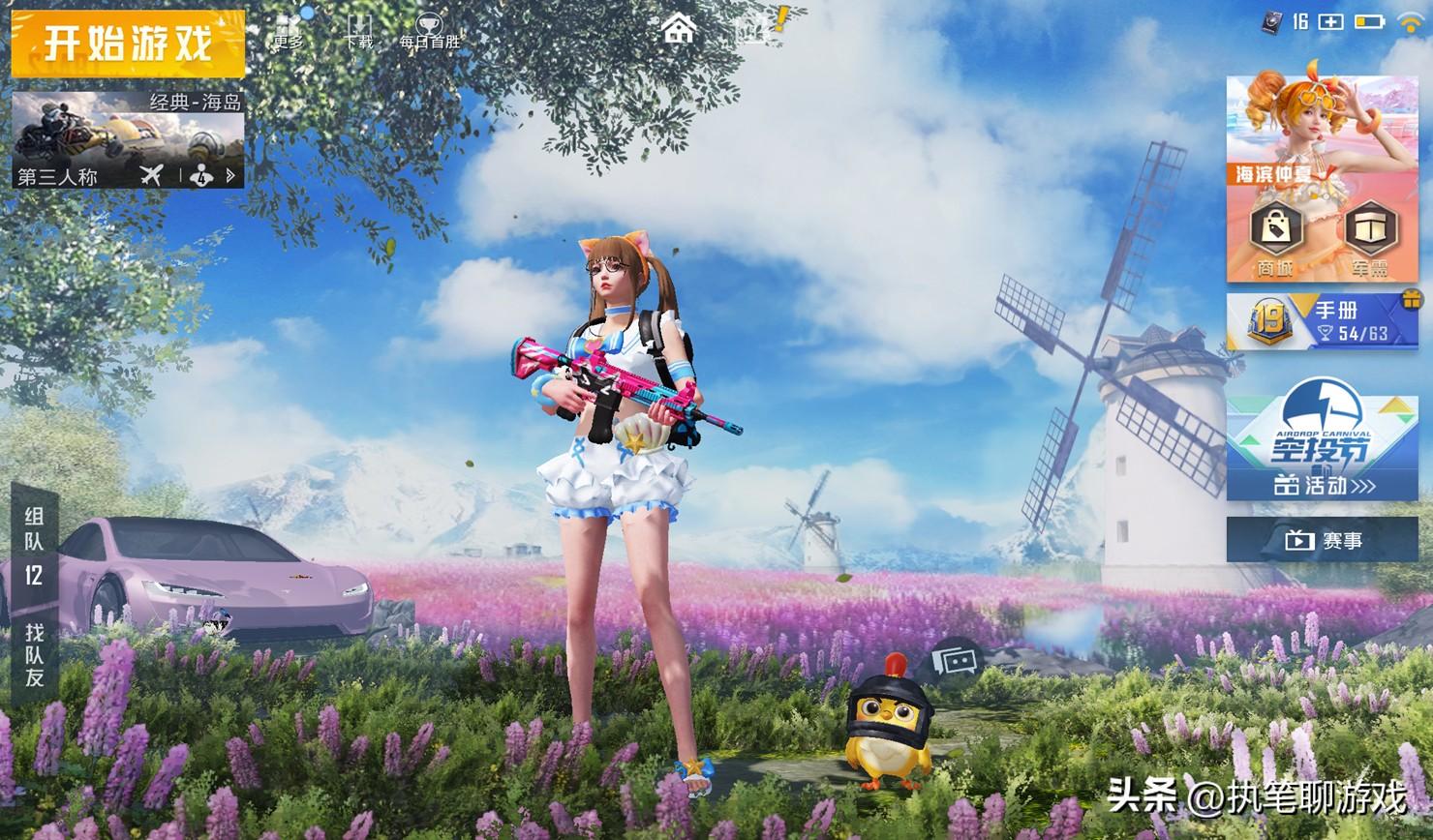1433x840 pixels.
Task: View the 每日首胜 daily first win trophy
Action: [x=429, y=30]
